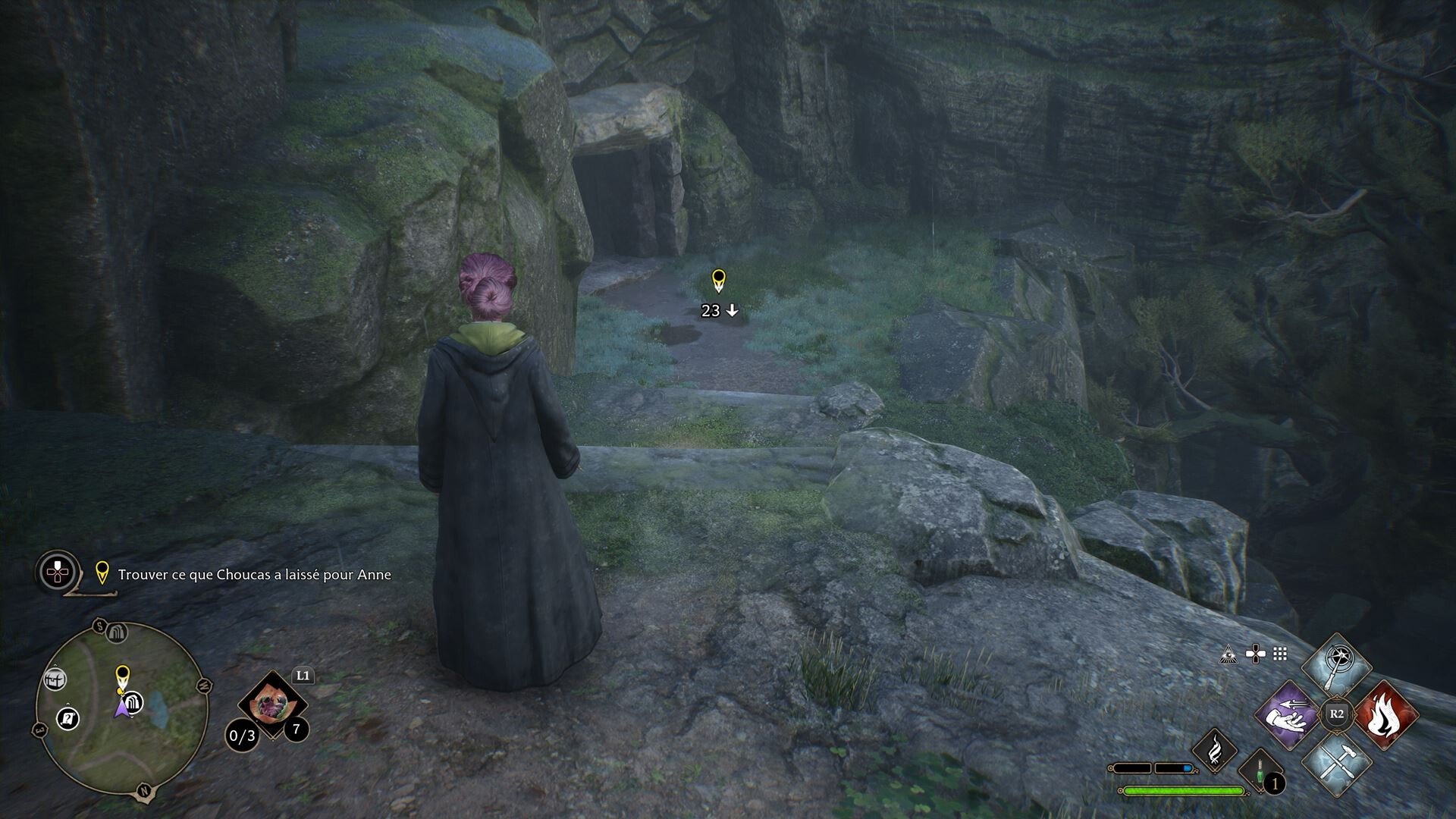Click the grey cave marker on minimap edge

pyautogui.click(x=116, y=632)
